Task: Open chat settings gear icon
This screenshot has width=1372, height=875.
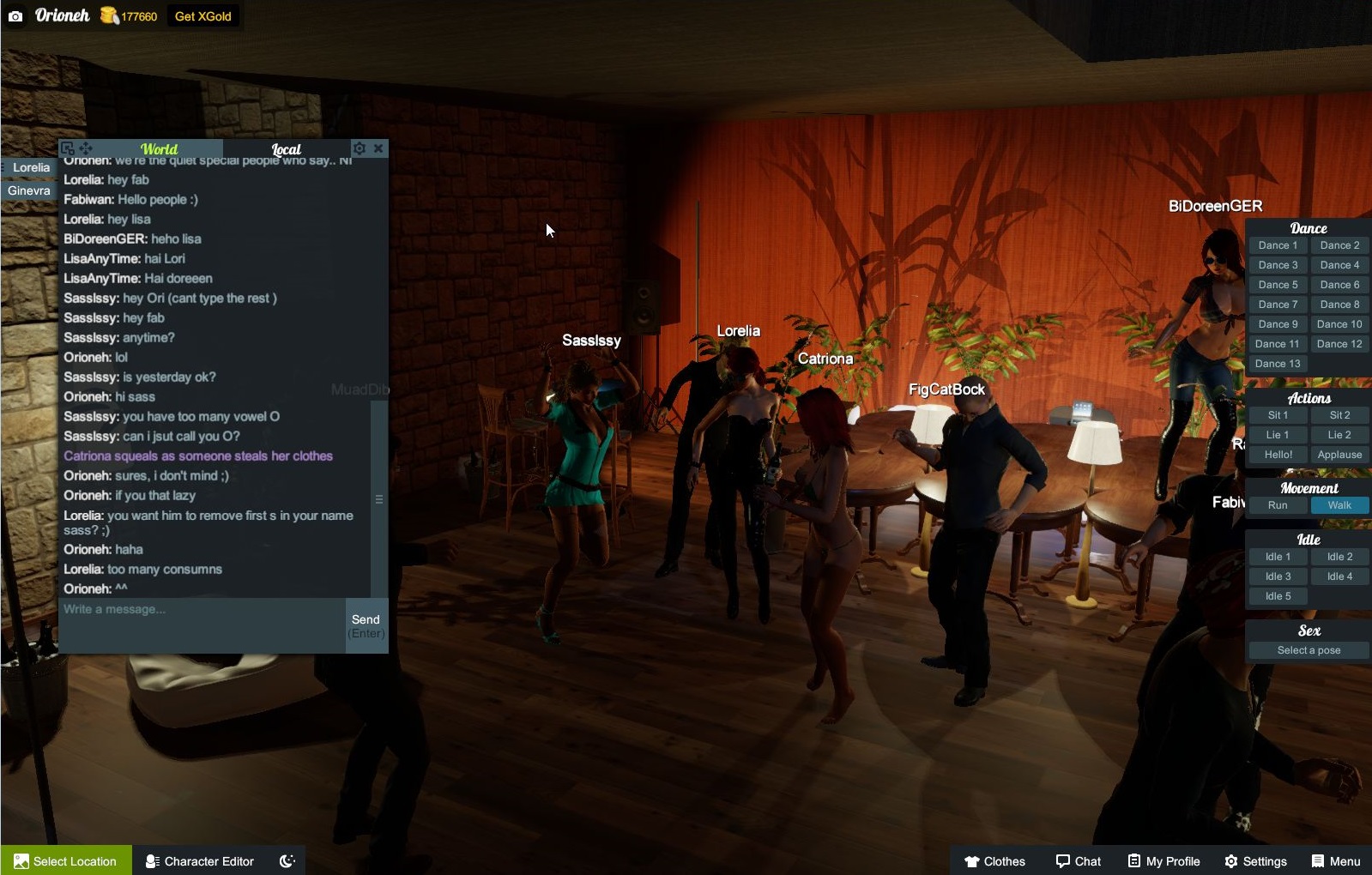Action: click(x=360, y=148)
